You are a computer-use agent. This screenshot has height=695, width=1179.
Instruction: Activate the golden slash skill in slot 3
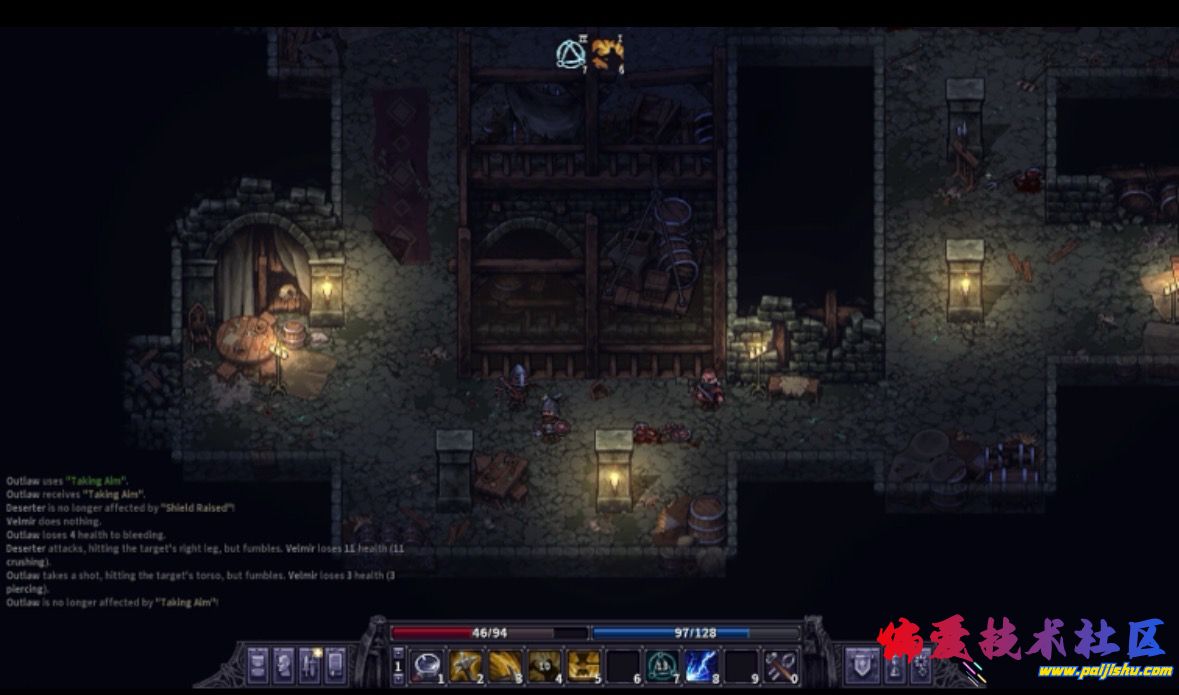click(x=504, y=663)
